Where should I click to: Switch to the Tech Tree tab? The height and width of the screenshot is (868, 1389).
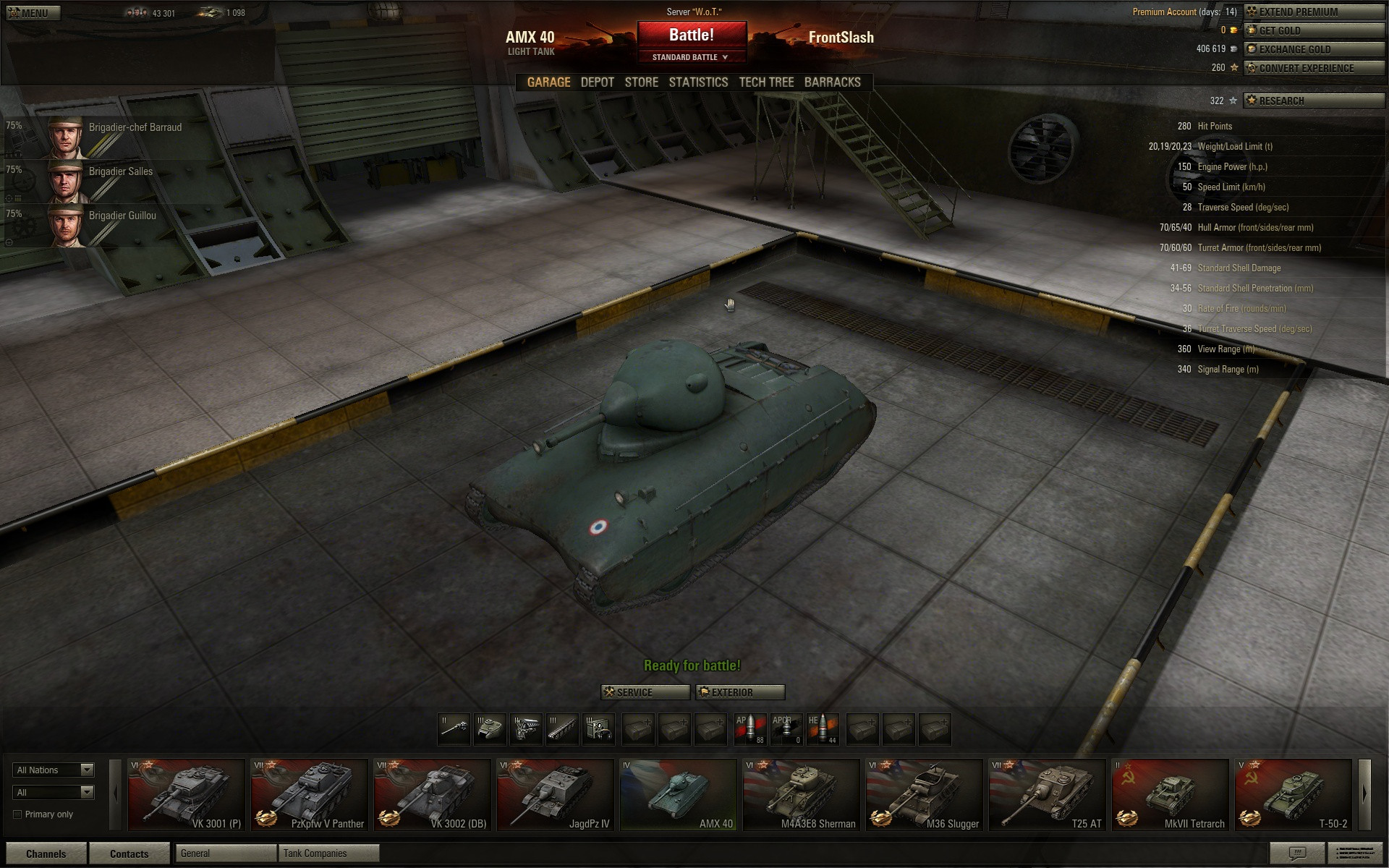pyautogui.click(x=766, y=82)
